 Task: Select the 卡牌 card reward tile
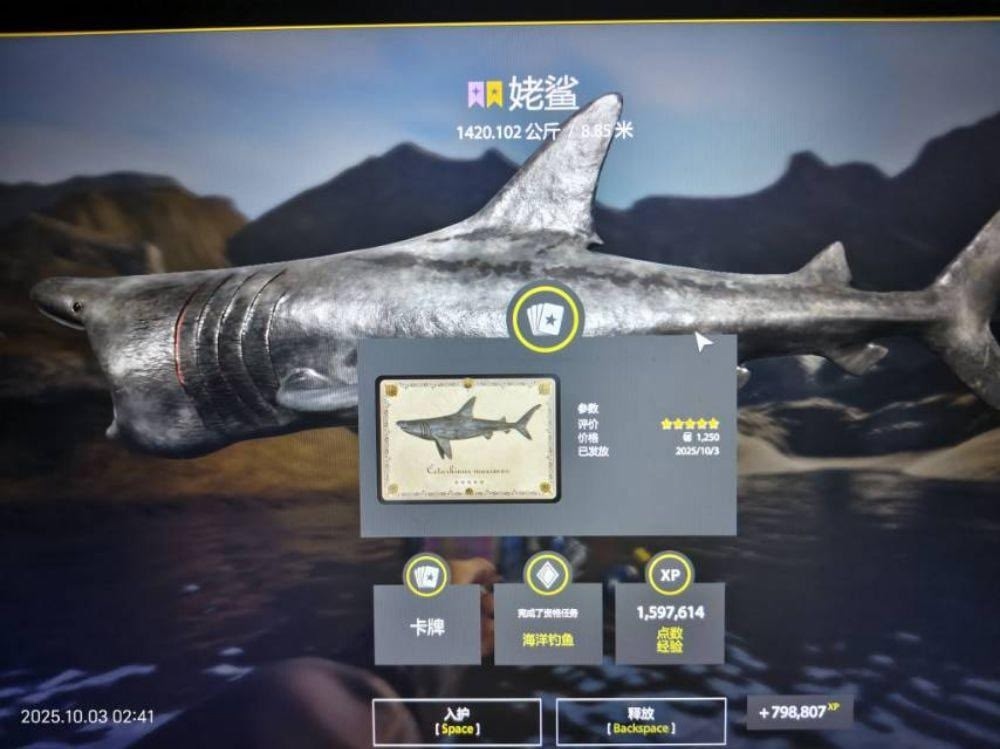pyautogui.click(x=427, y=626)
